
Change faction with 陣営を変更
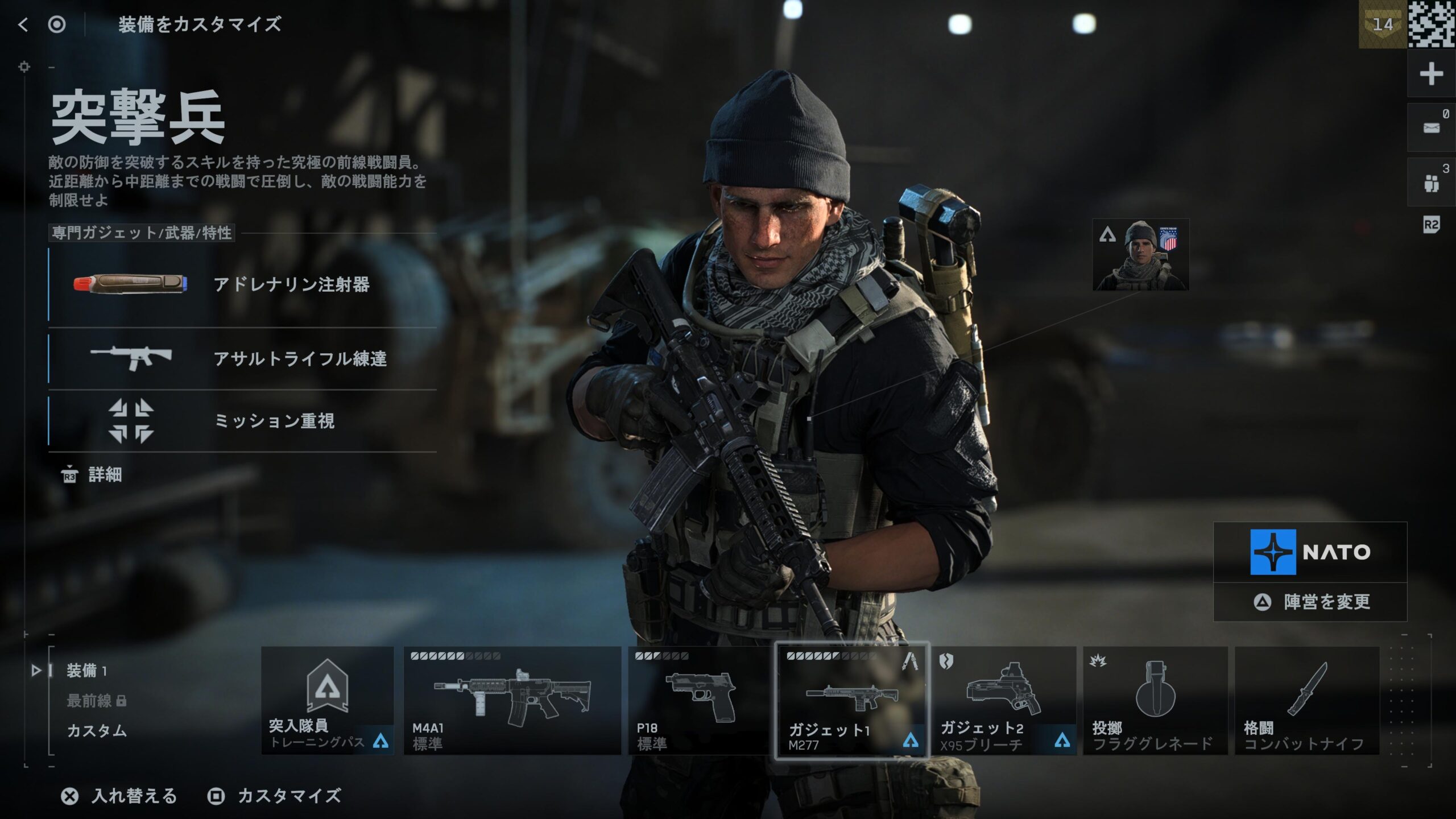coord(1310,602)
